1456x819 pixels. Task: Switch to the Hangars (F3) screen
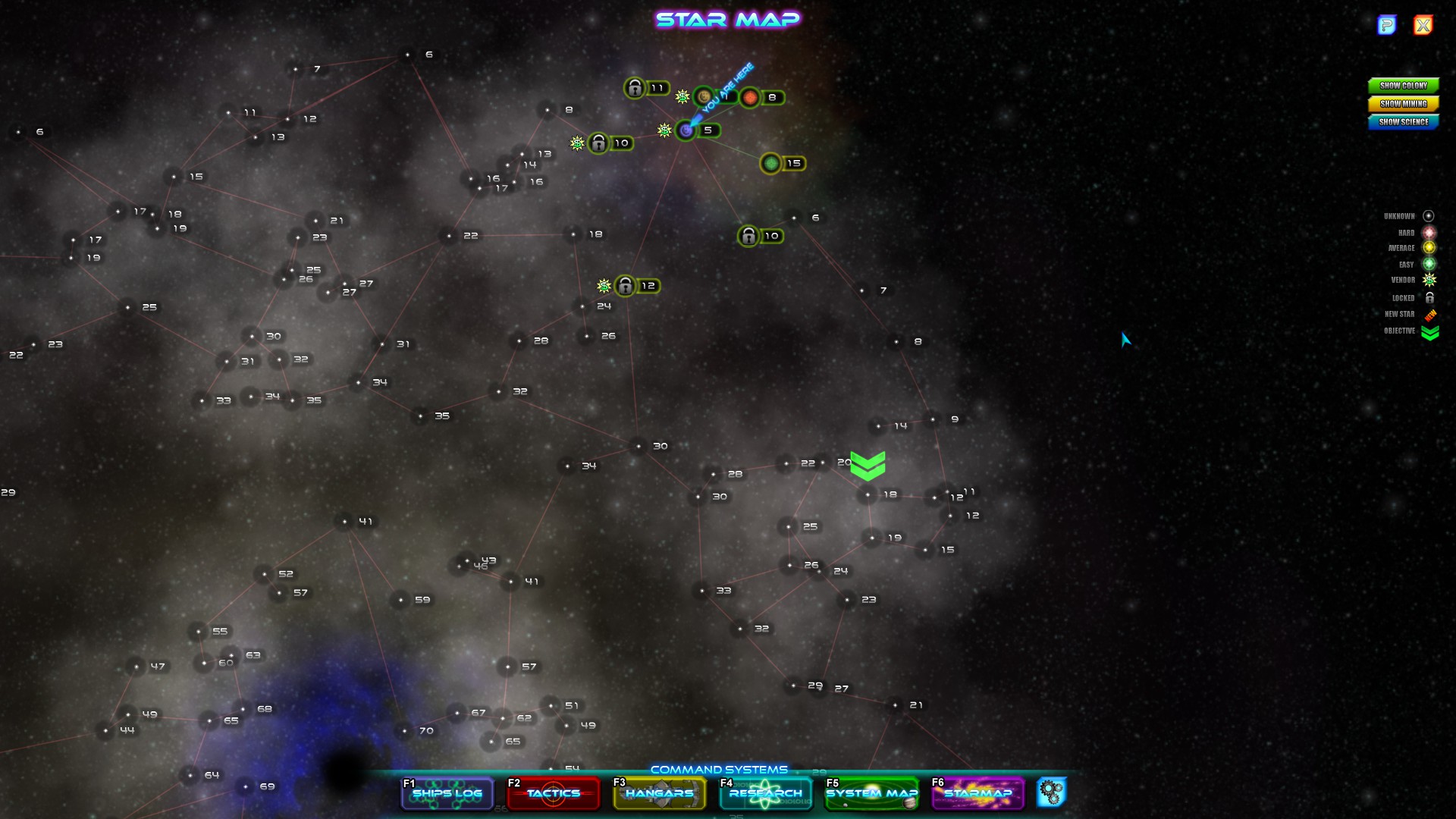click(658, 793)
